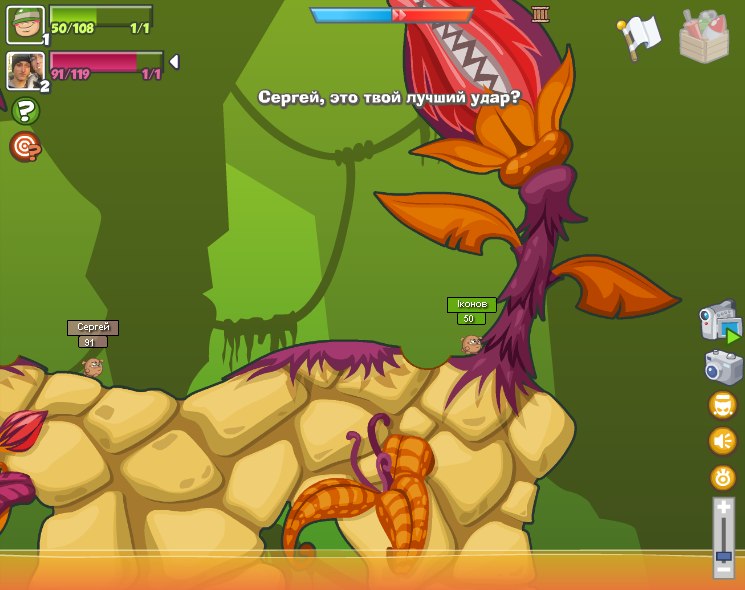
Task: Open help with the green question mark
Action: pyautogui.click(x=25, y=111)
